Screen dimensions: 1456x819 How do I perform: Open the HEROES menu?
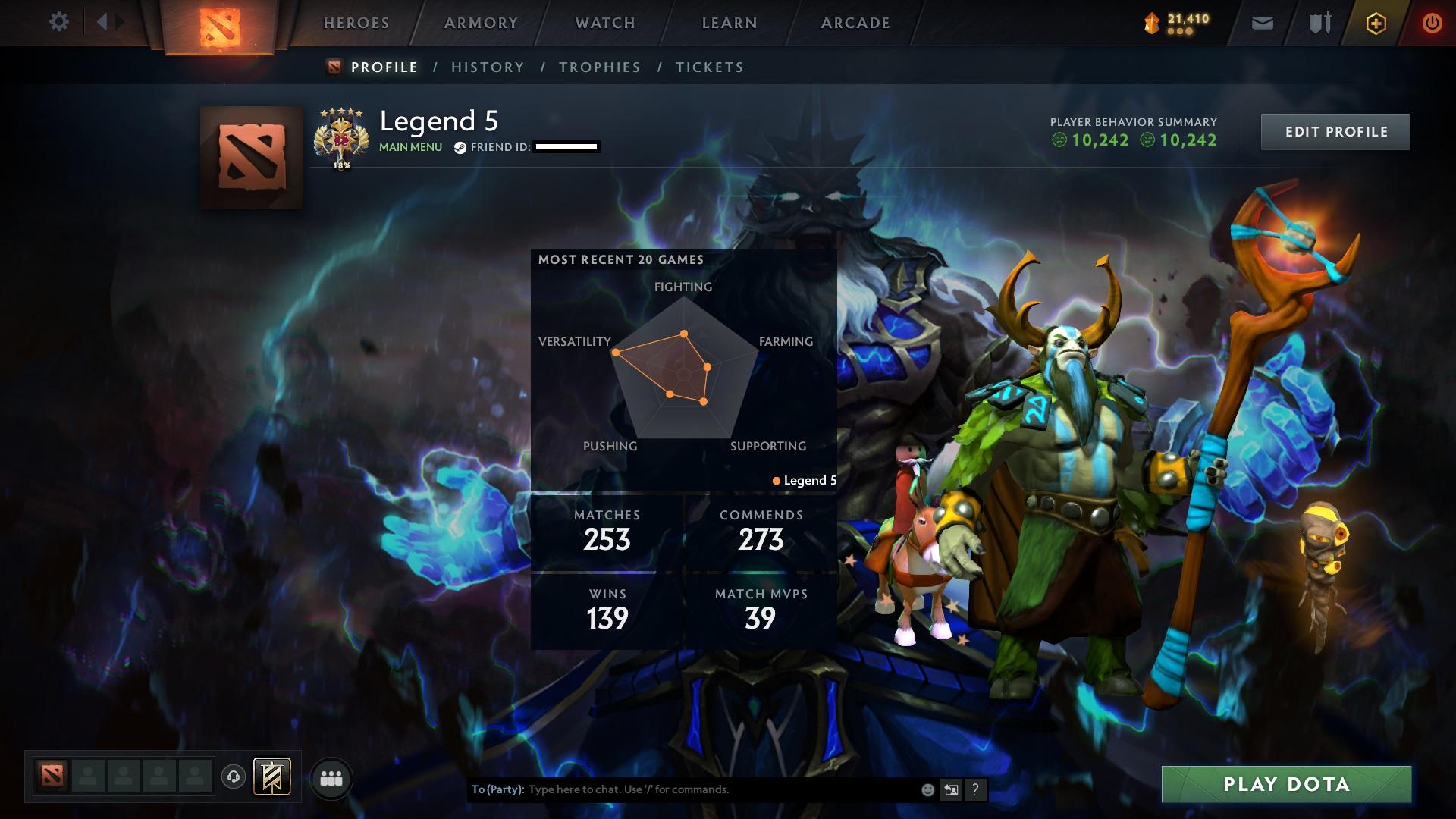pos(356,23)
